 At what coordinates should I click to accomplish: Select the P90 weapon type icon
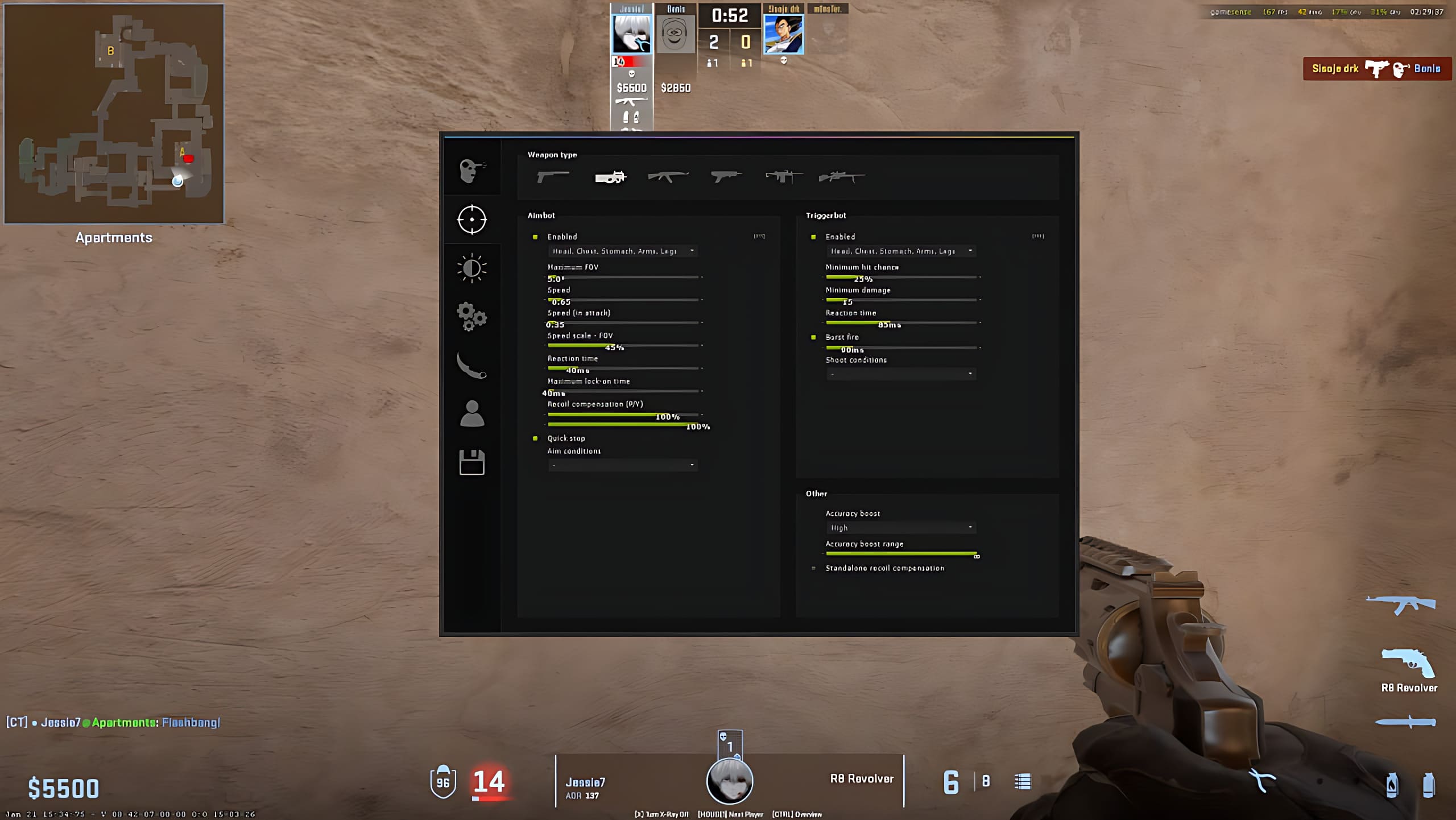(x=610, y=177)
